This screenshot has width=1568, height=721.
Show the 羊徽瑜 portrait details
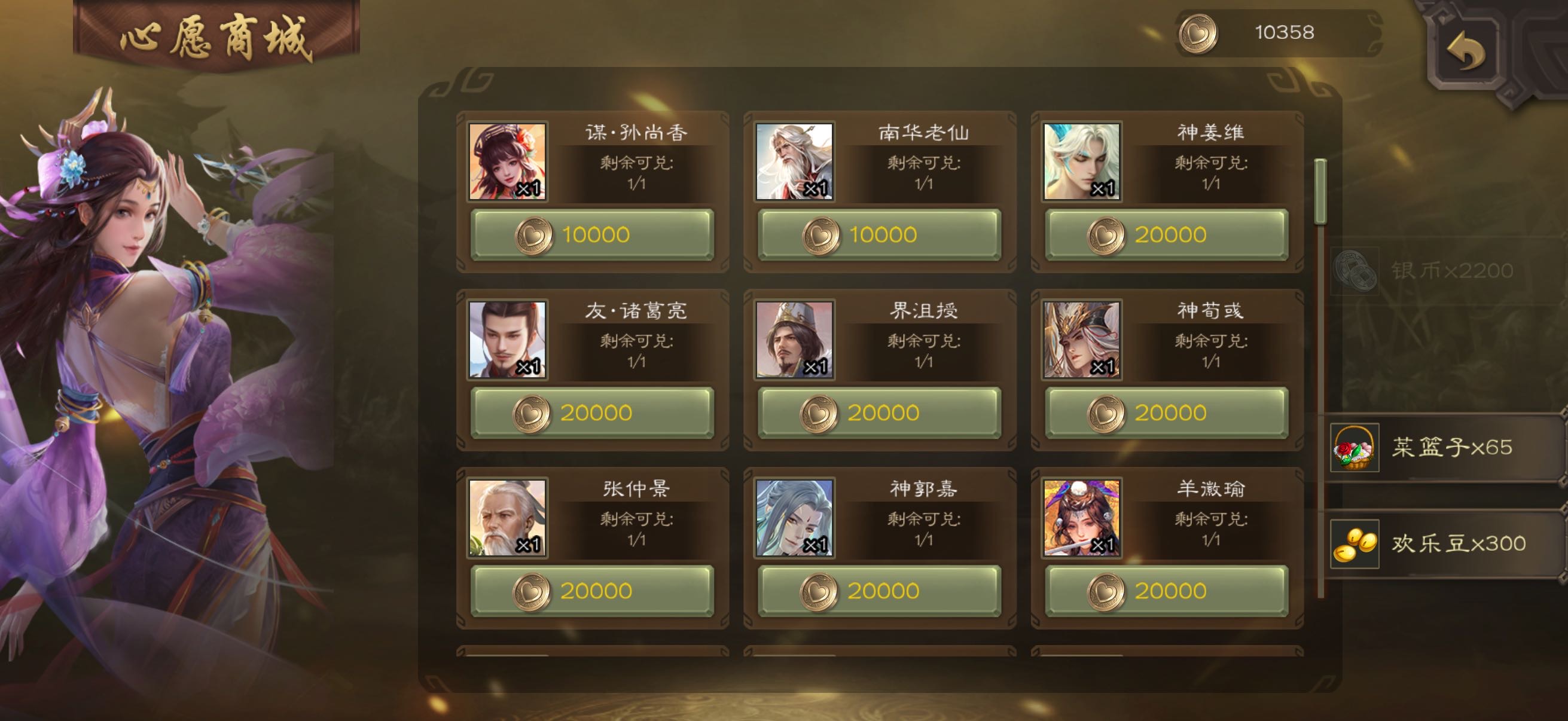[x=1082, y=518]
